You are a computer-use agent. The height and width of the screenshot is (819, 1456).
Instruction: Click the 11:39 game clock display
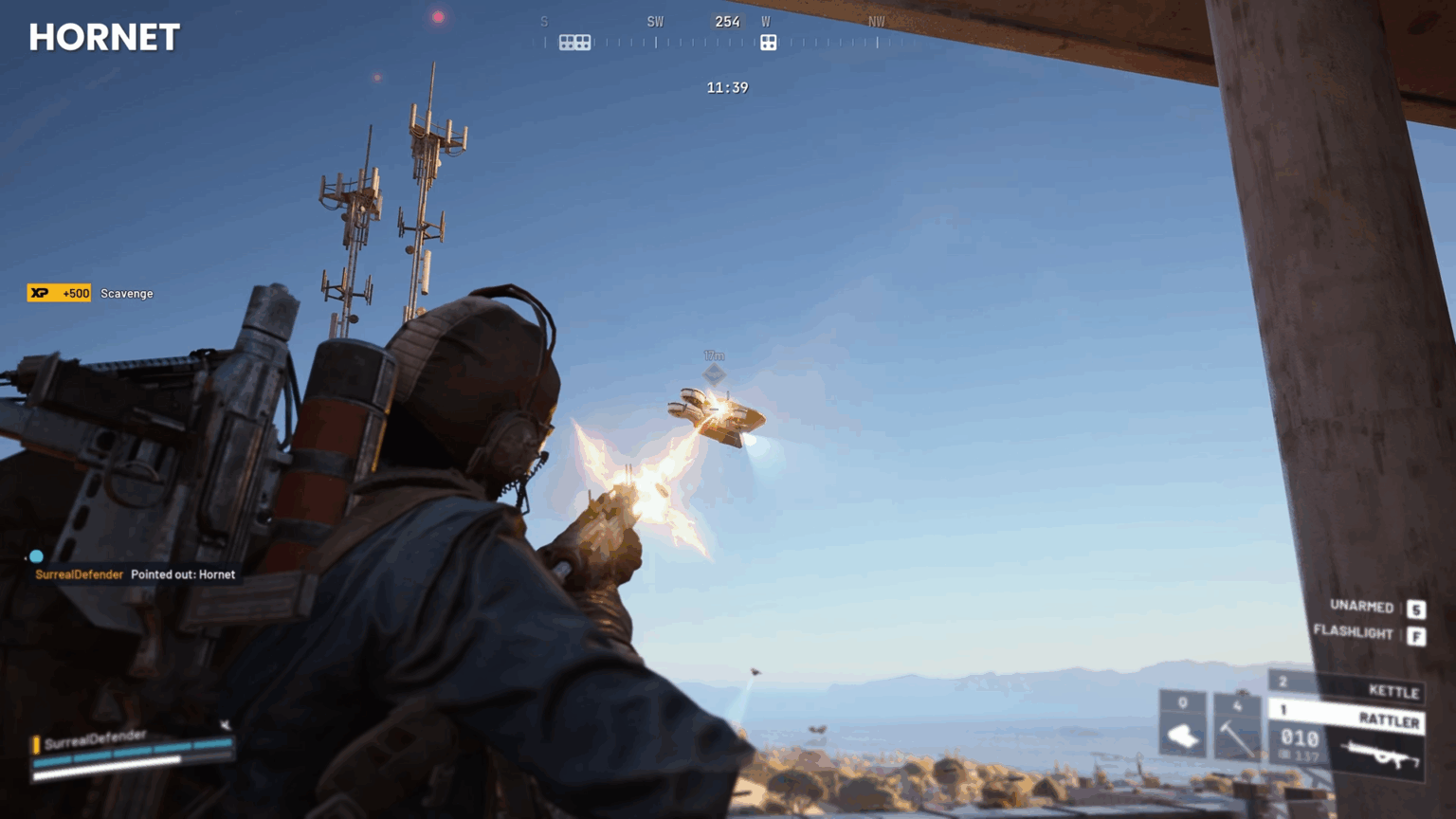tap(727, 86)
